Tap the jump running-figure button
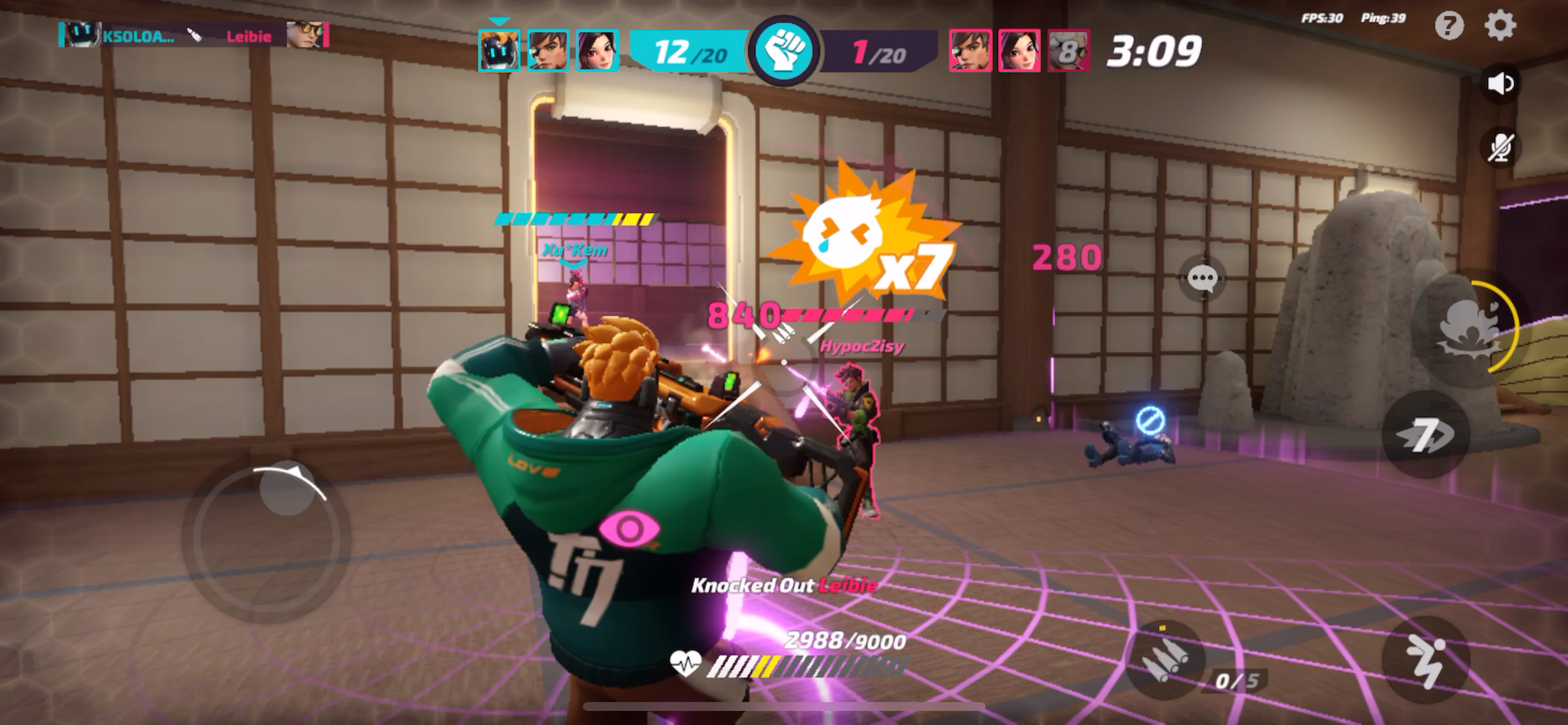The height and width of the screenshot is (725, 1568). tap(1425, 660)
